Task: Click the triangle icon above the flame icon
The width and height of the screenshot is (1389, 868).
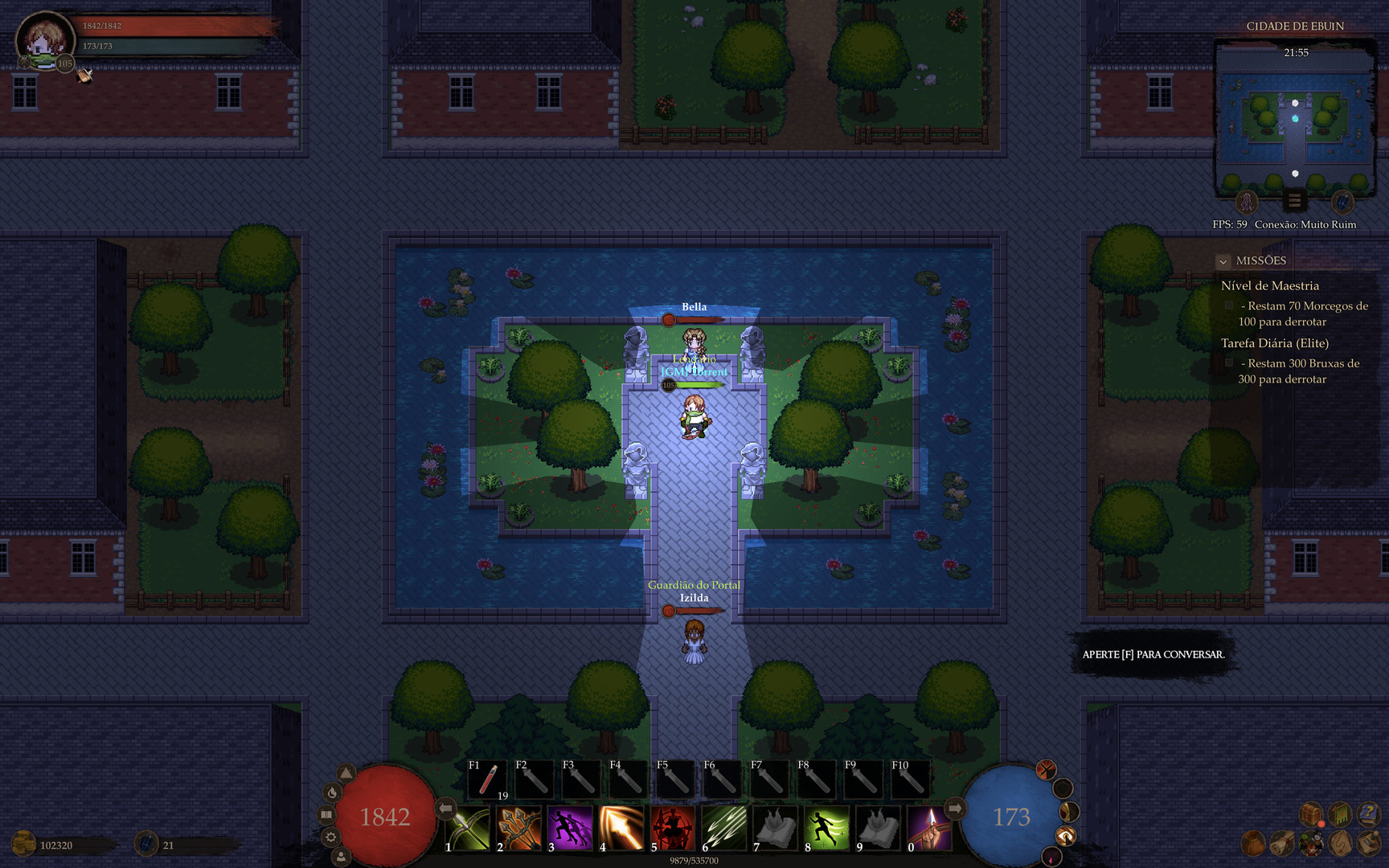Action: click(346, 773)
